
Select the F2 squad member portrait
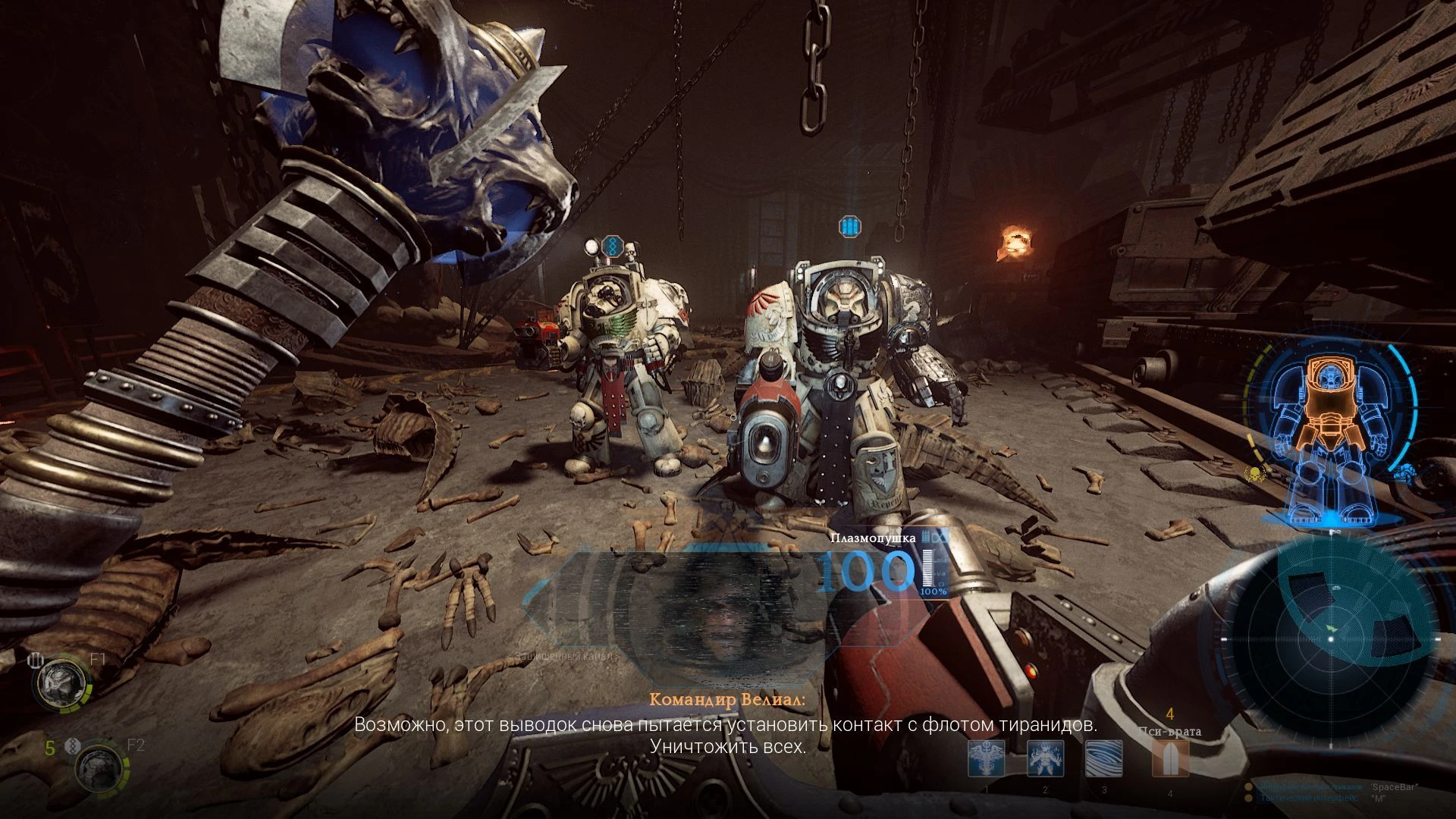pos(99,770)
